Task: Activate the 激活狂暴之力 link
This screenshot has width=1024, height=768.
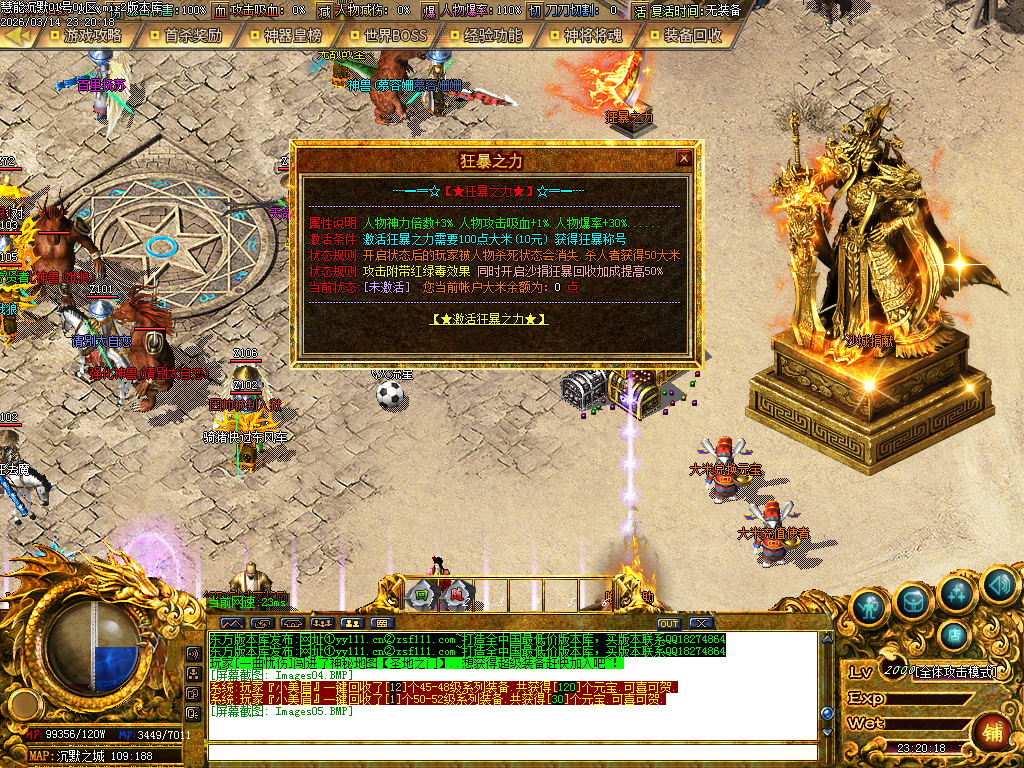Action: coord(489,319)
